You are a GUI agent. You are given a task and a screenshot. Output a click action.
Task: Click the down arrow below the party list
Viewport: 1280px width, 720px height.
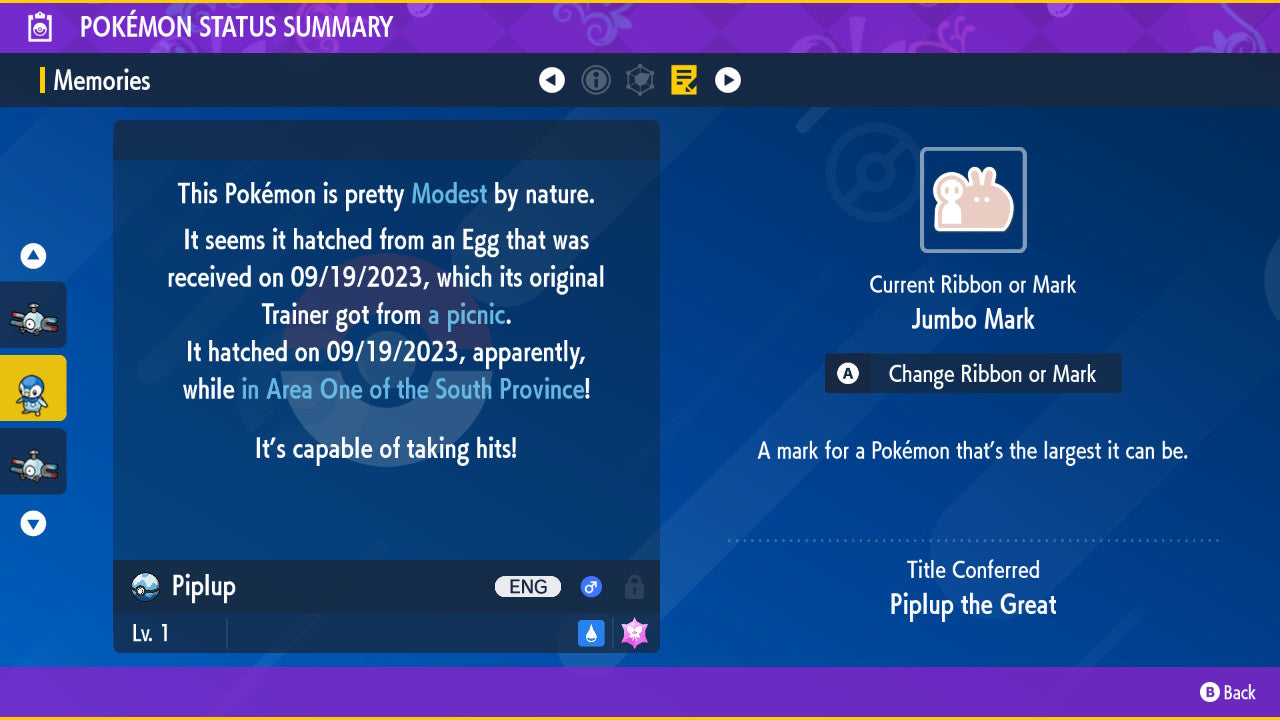(x=33, y=523)
